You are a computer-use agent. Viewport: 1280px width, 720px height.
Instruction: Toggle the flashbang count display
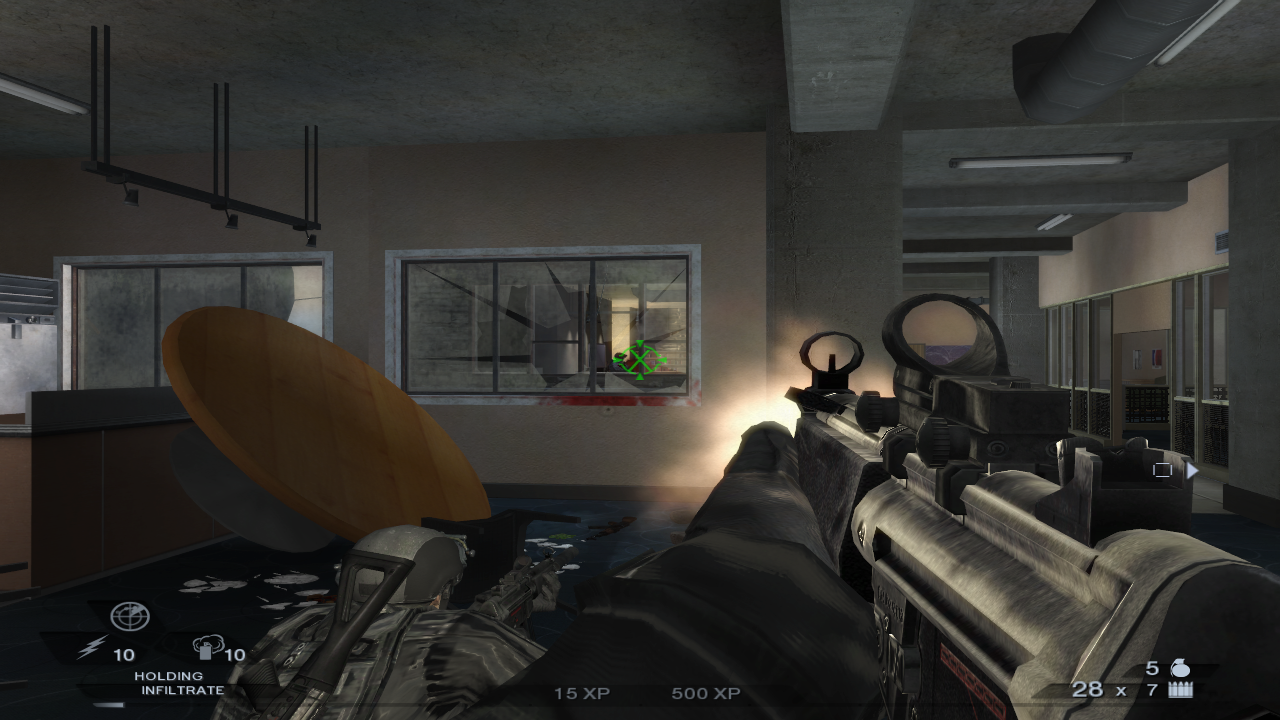coord(123,655)
